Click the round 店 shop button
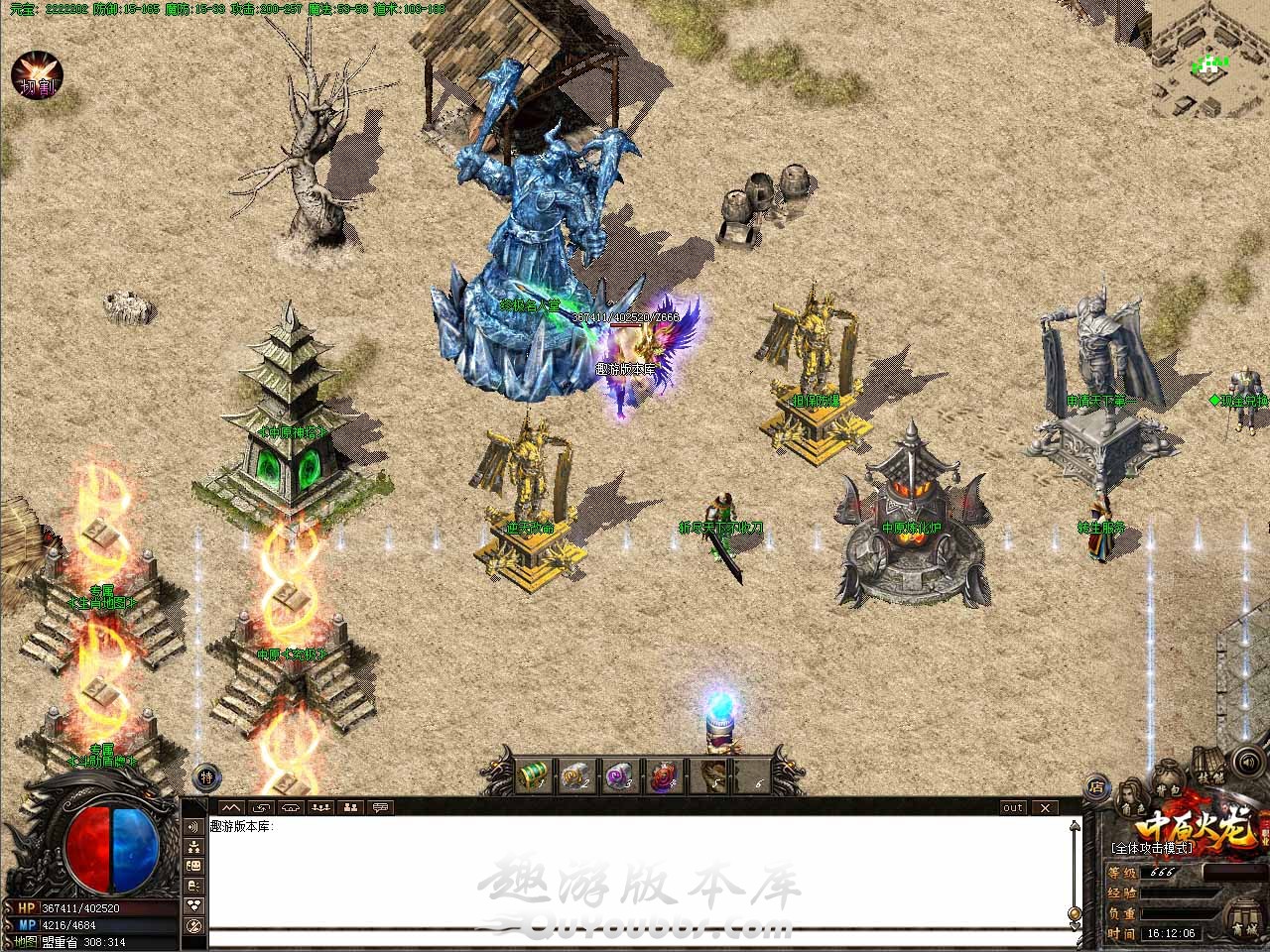 click(1096, 787)
